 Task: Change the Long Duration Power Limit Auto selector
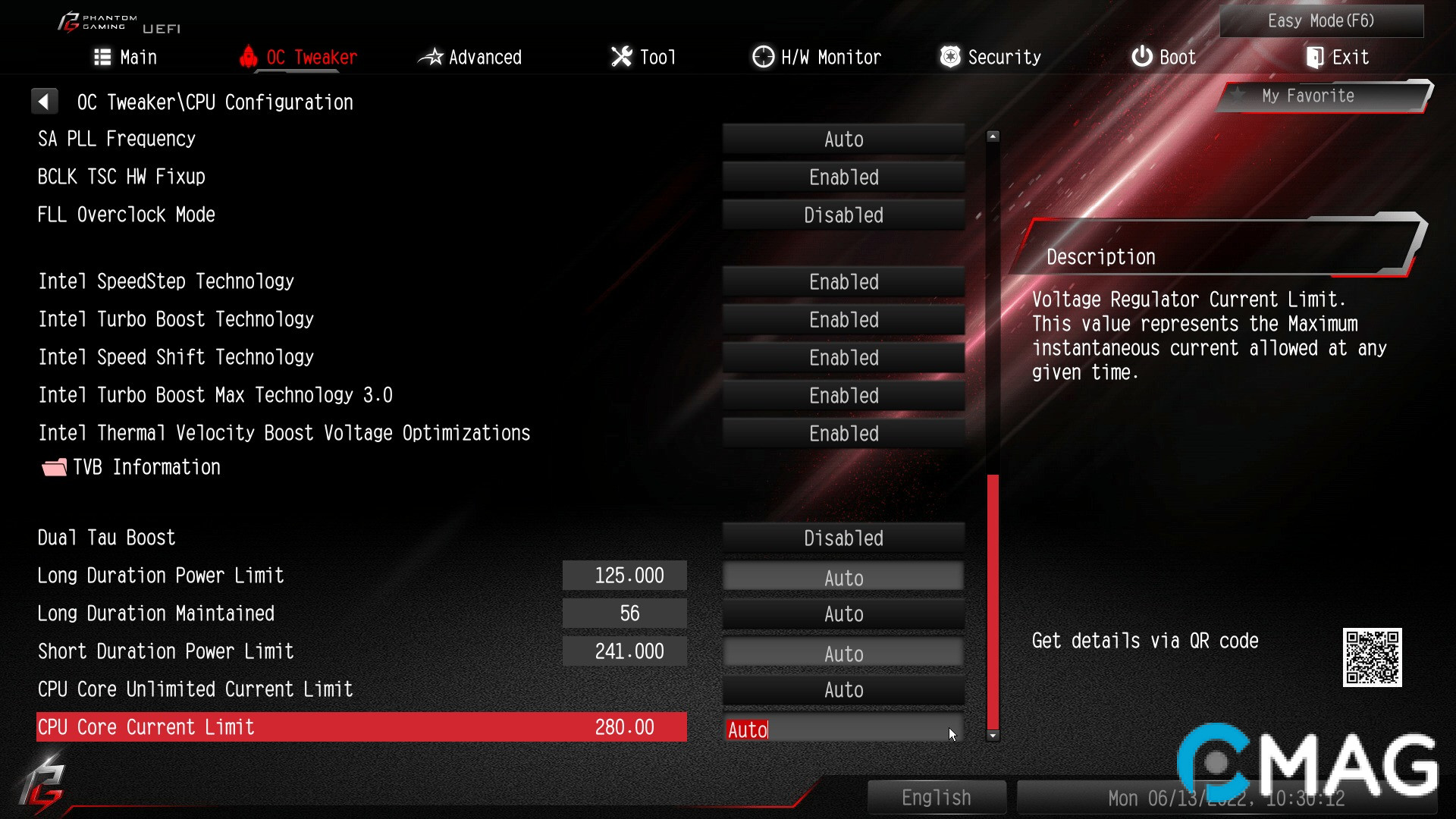(843, 577)
